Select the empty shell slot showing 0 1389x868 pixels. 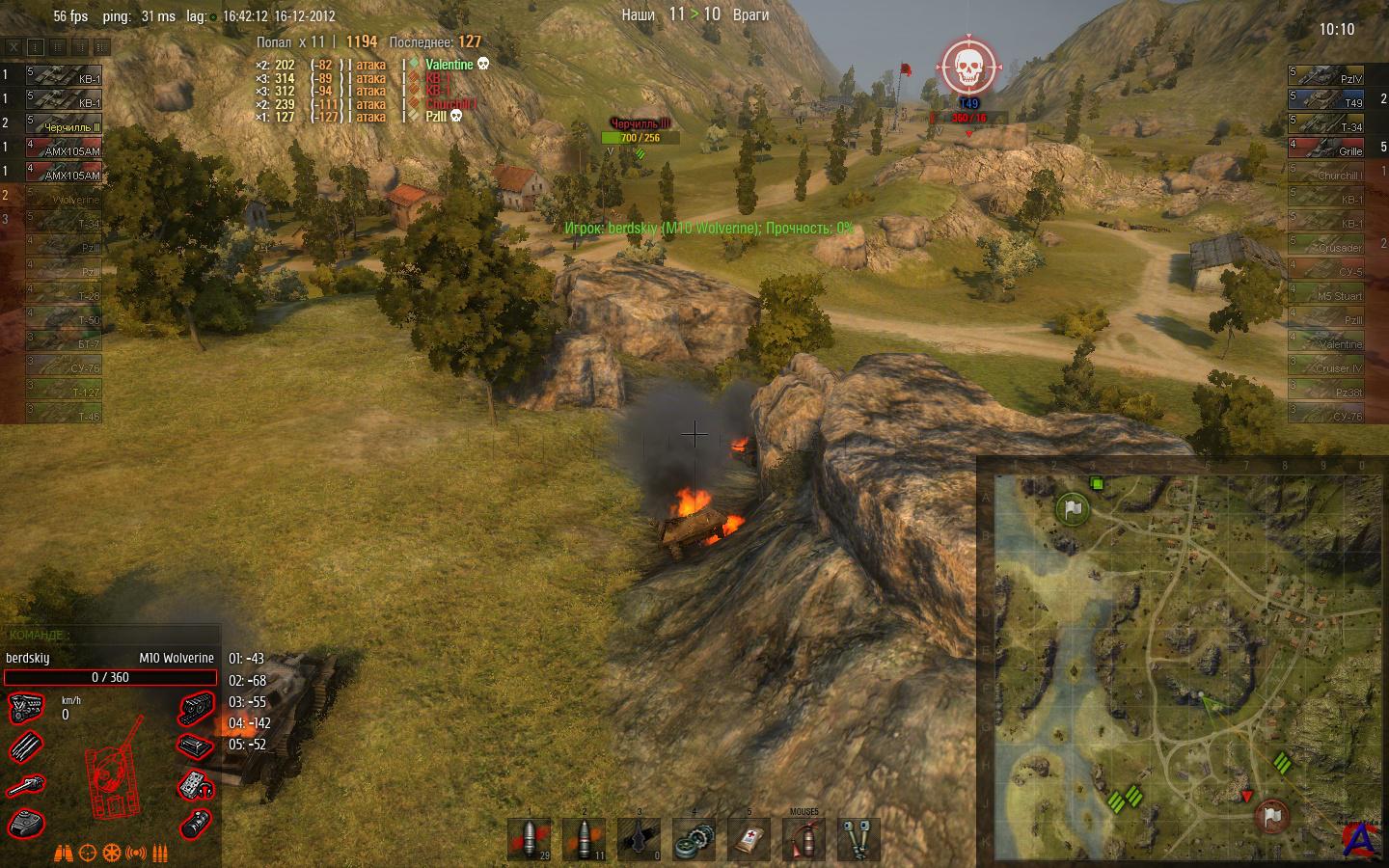(639, 839)
